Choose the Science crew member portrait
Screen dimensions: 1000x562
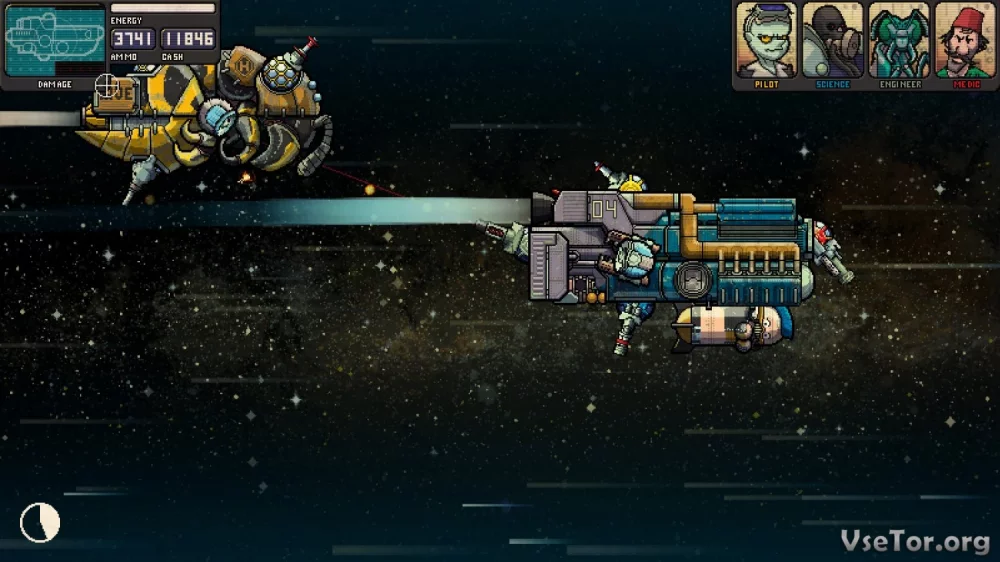833,41
